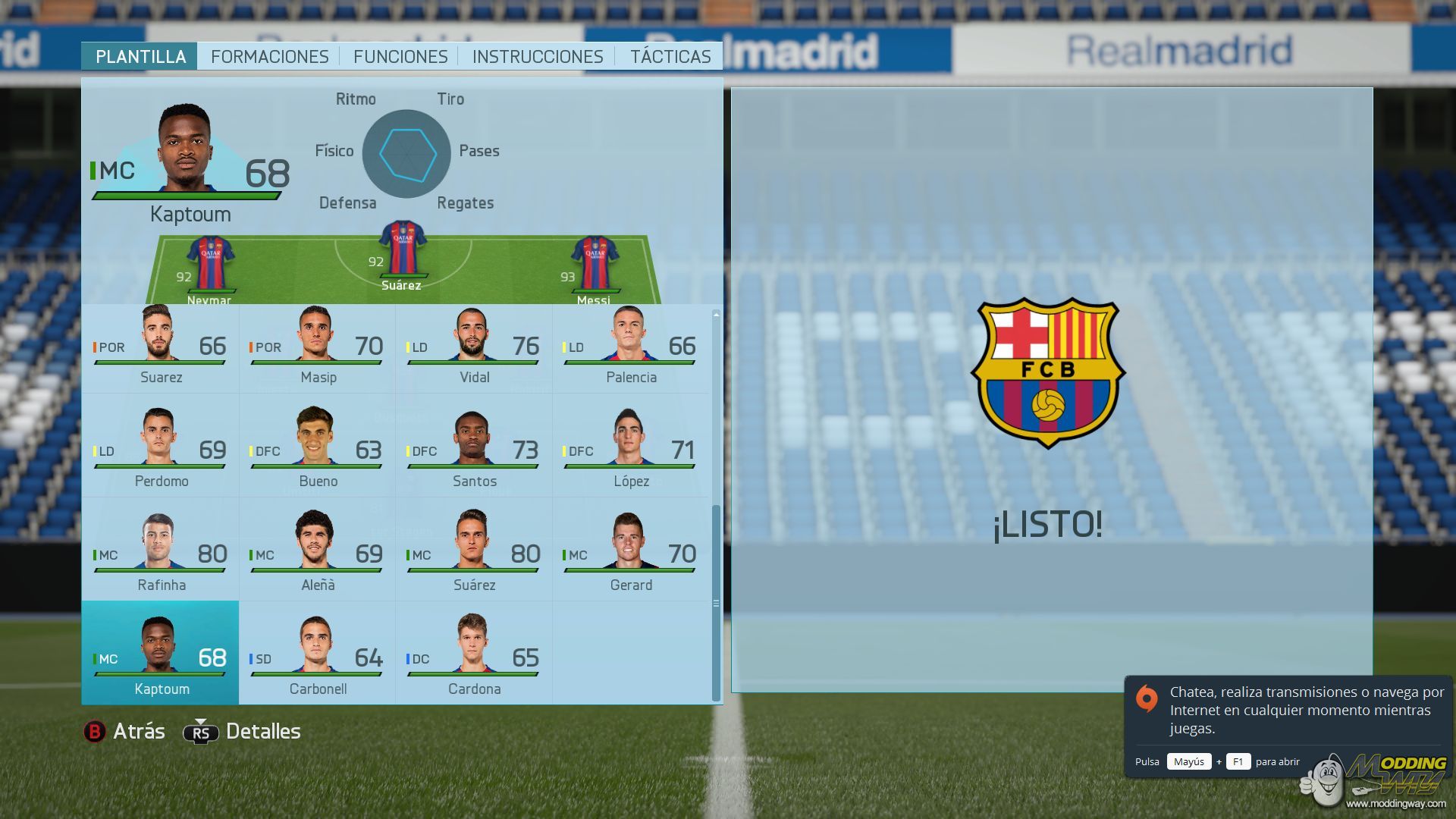
Task: Pick Palencia from the squad list
Action: coord(630,347)
